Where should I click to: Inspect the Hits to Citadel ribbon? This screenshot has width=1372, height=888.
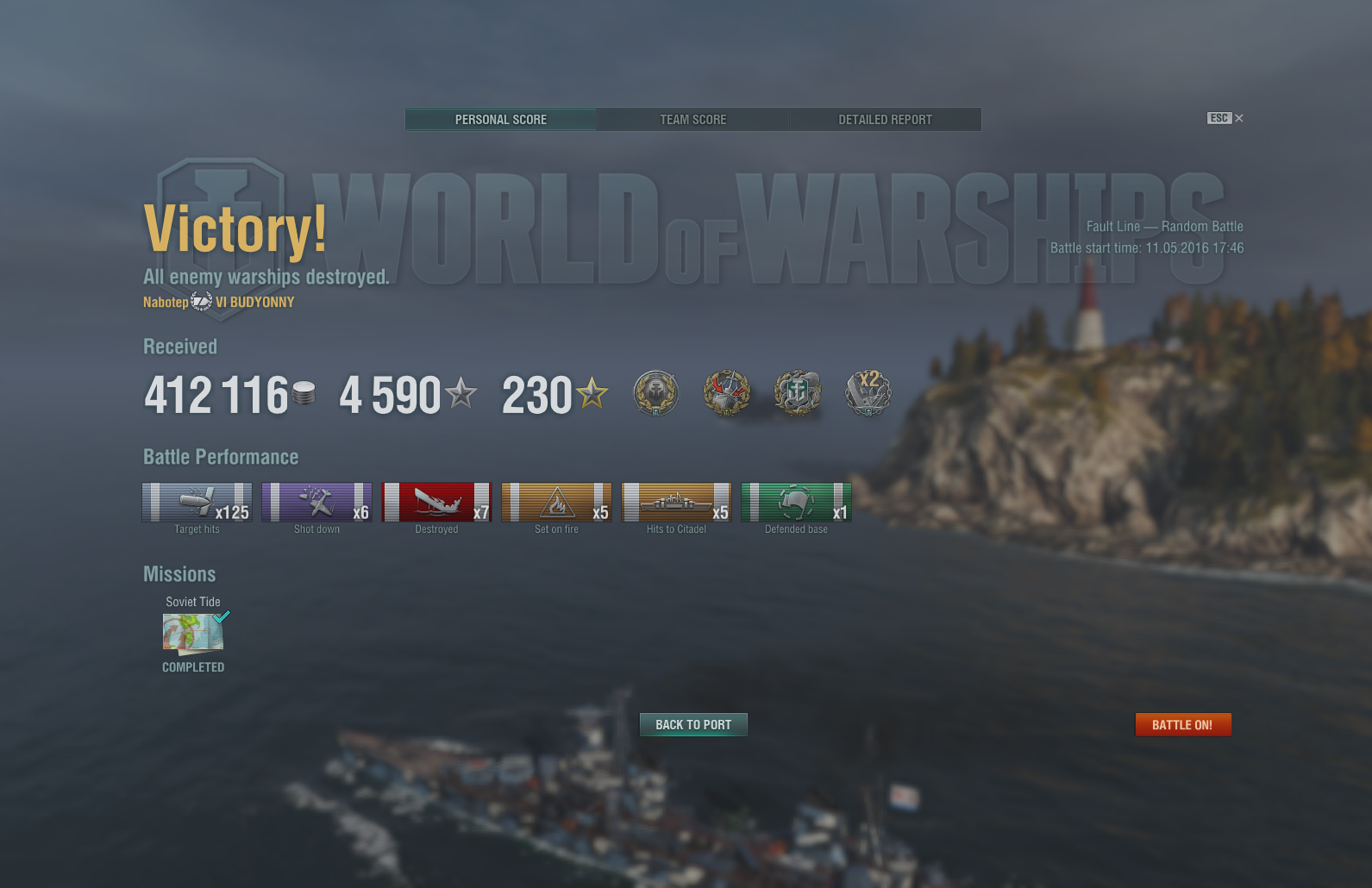tap(677, 503)
